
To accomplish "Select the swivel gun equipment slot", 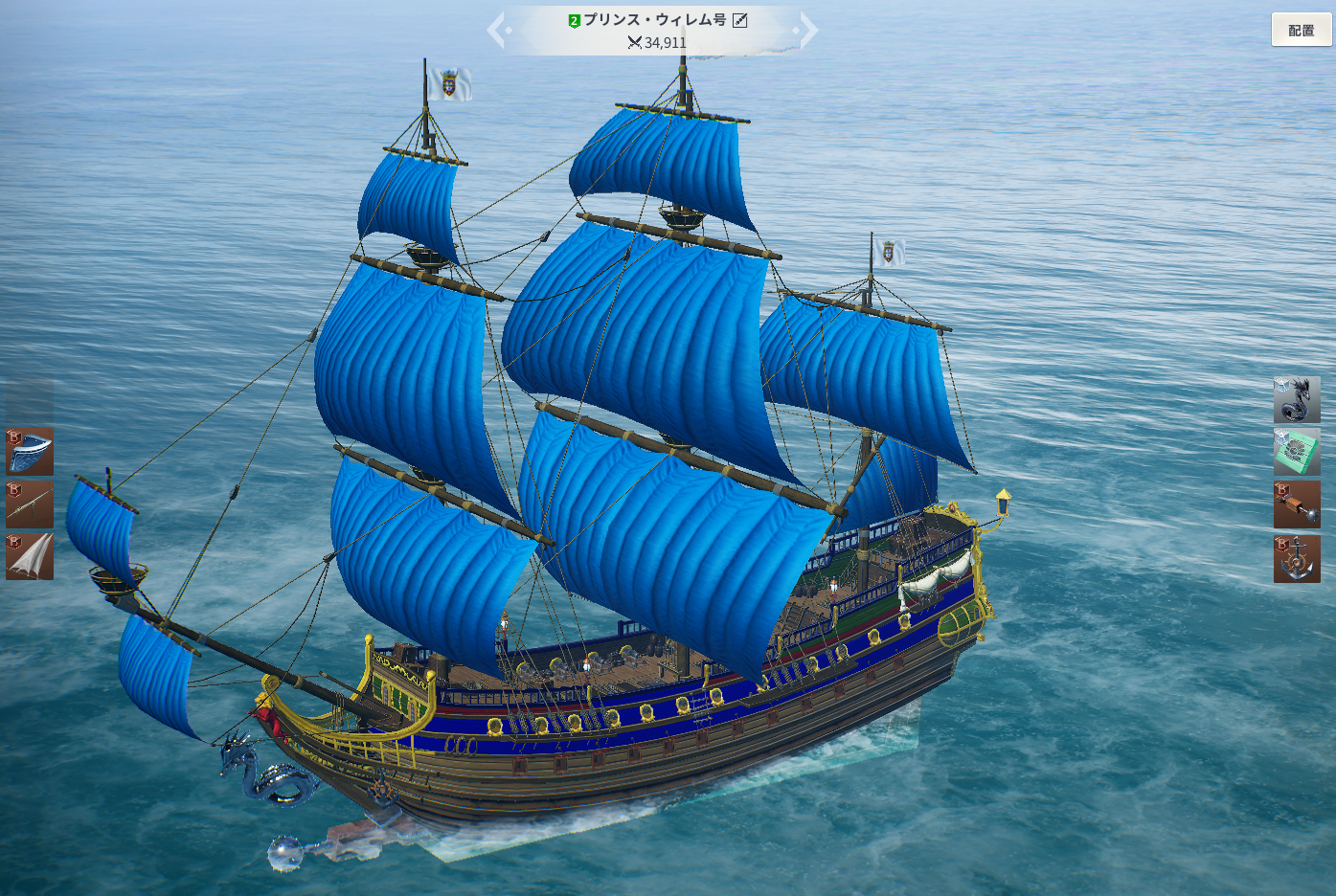I will [30, 504].
